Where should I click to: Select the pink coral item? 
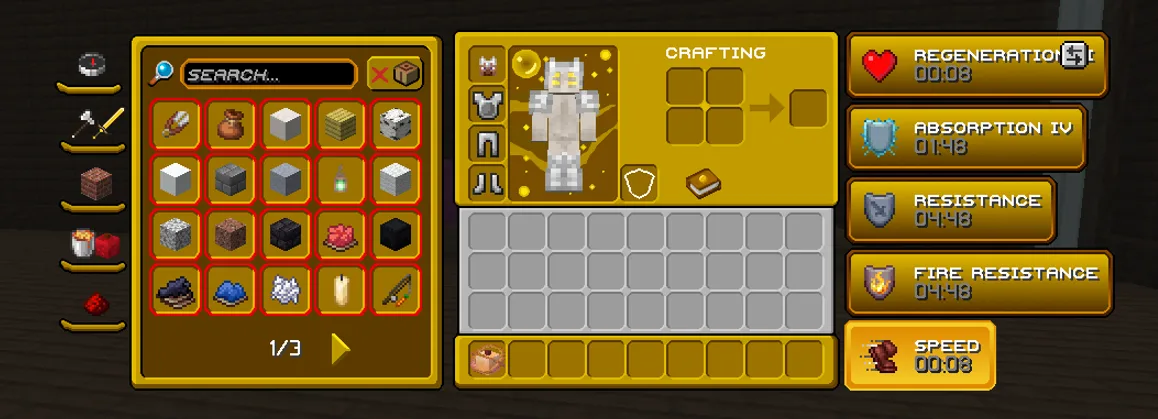tap(342, 235)
